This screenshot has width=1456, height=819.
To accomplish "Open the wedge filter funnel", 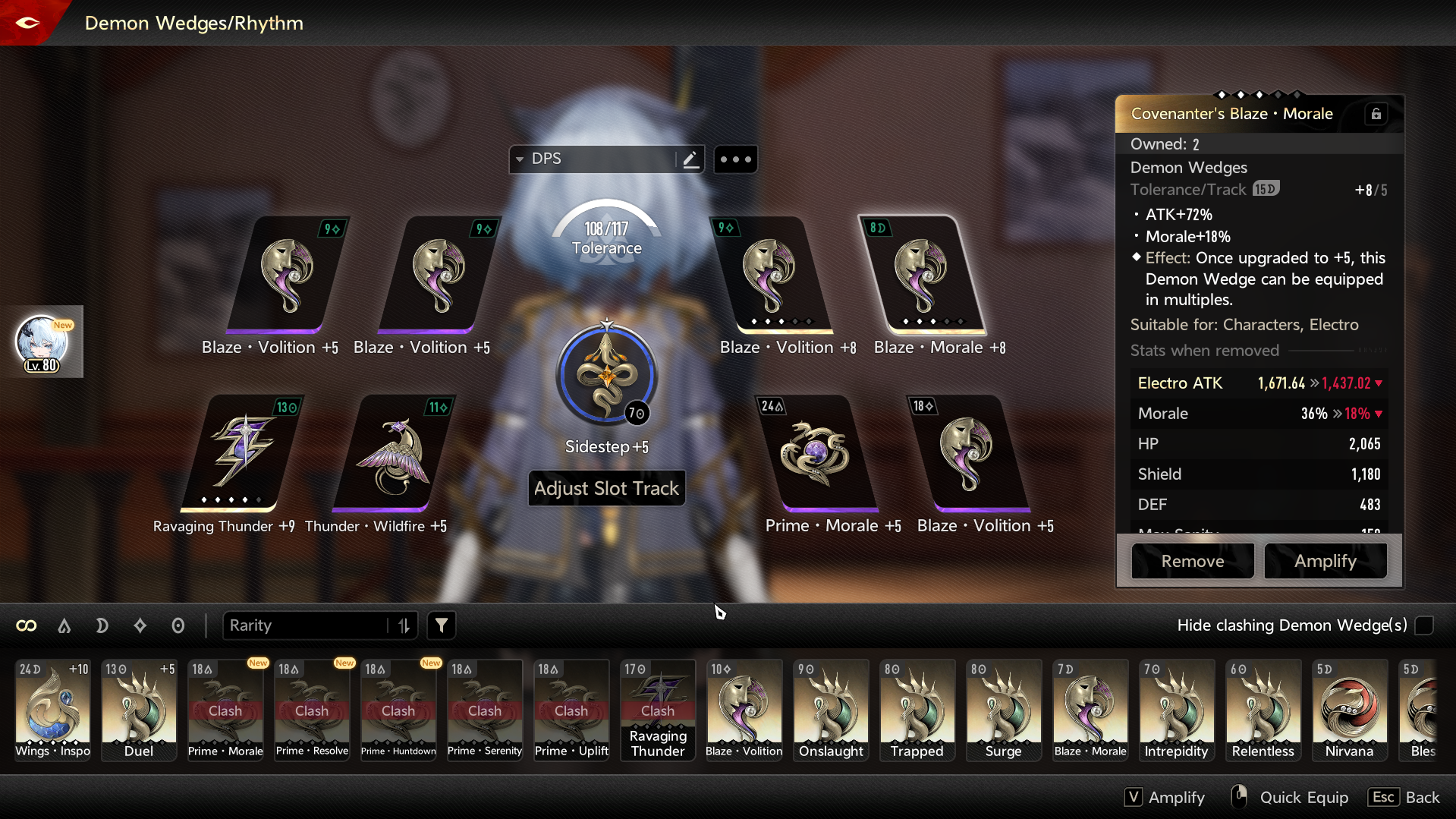I will (441, 625).
